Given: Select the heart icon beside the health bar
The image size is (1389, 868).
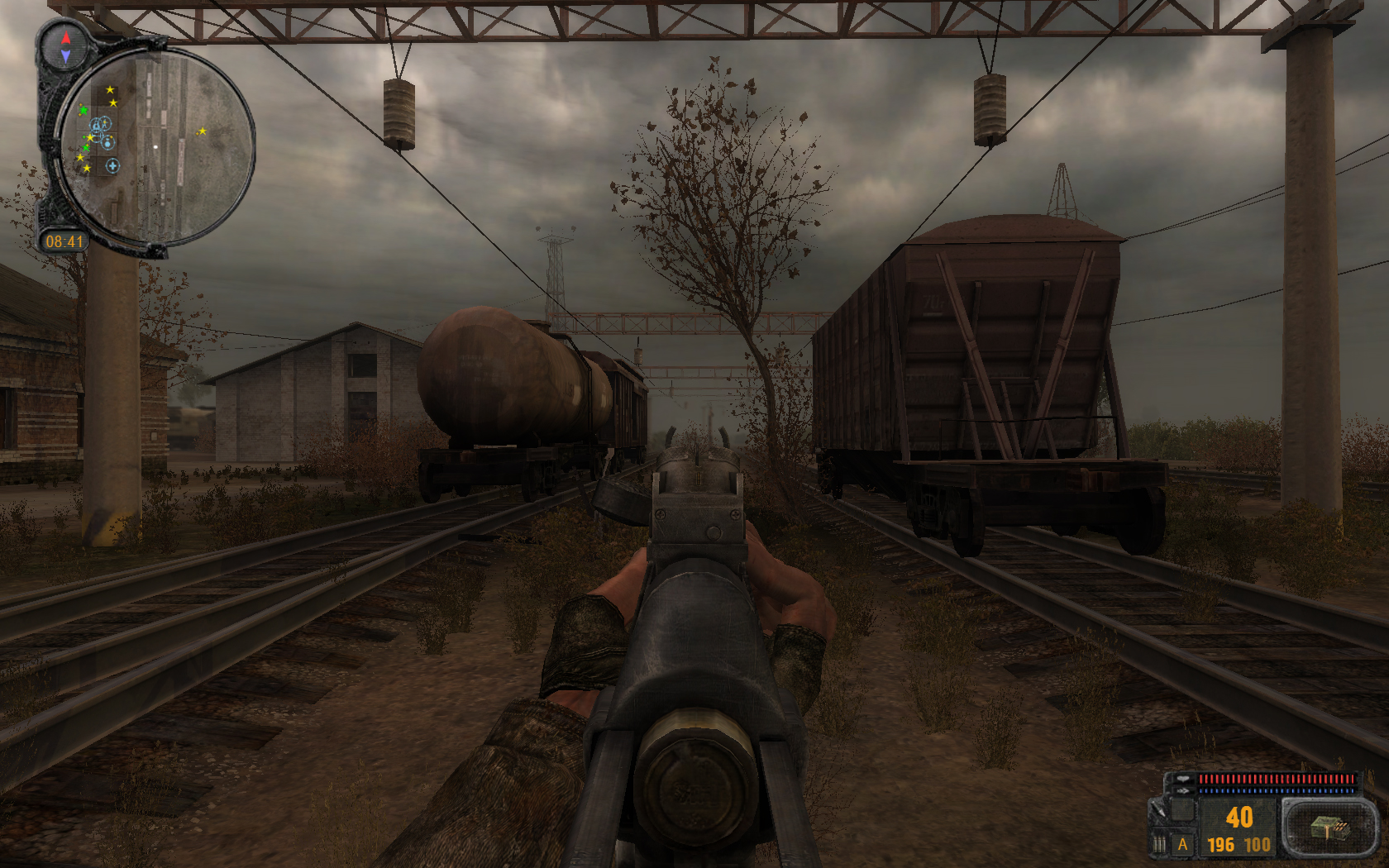Looking at the screenshot, I should [x=1182, y=779].
